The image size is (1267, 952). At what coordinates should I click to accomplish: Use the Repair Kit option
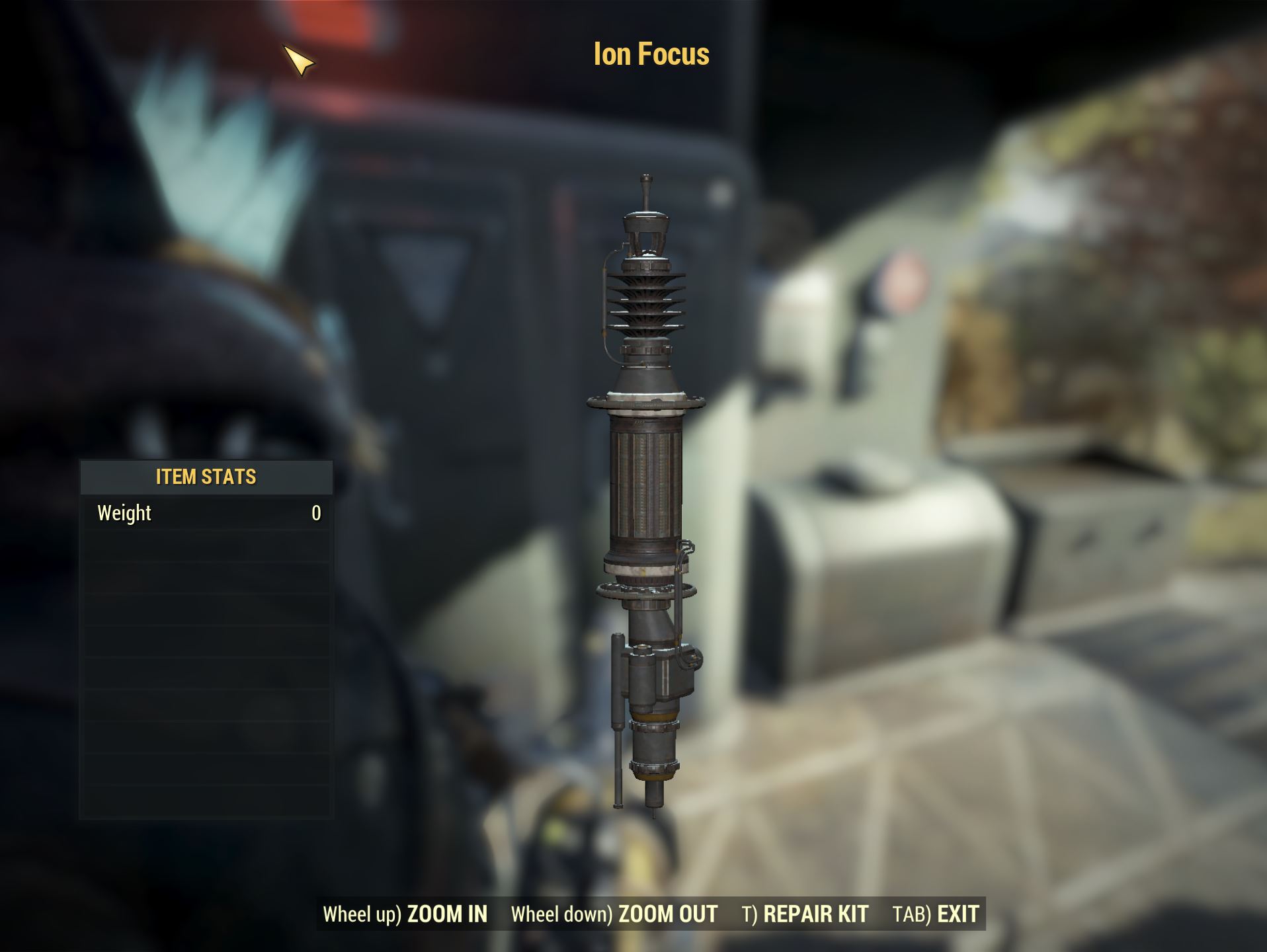(805, 914)
